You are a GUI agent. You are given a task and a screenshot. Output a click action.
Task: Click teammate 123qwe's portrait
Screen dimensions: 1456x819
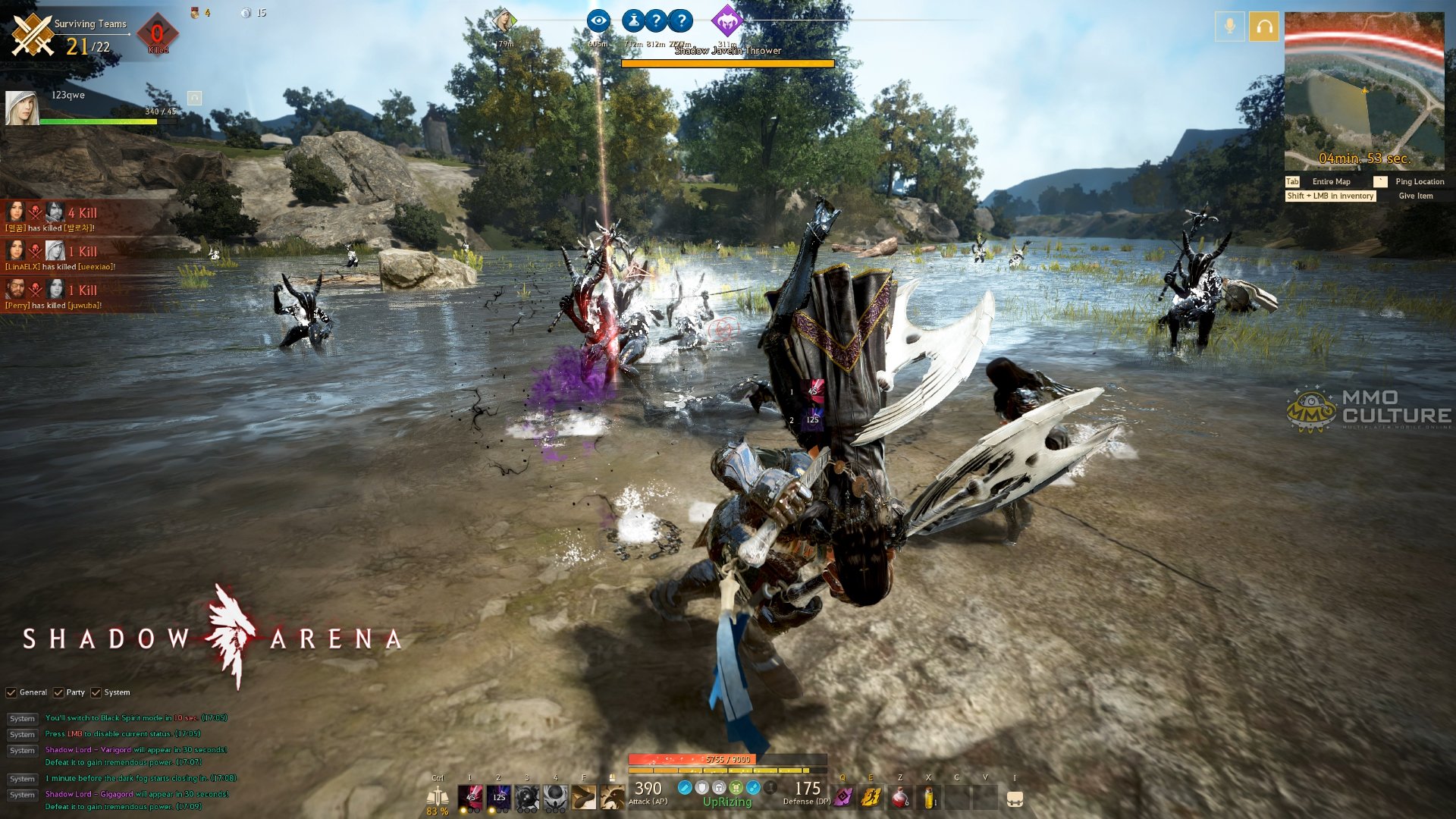(21, 108)
